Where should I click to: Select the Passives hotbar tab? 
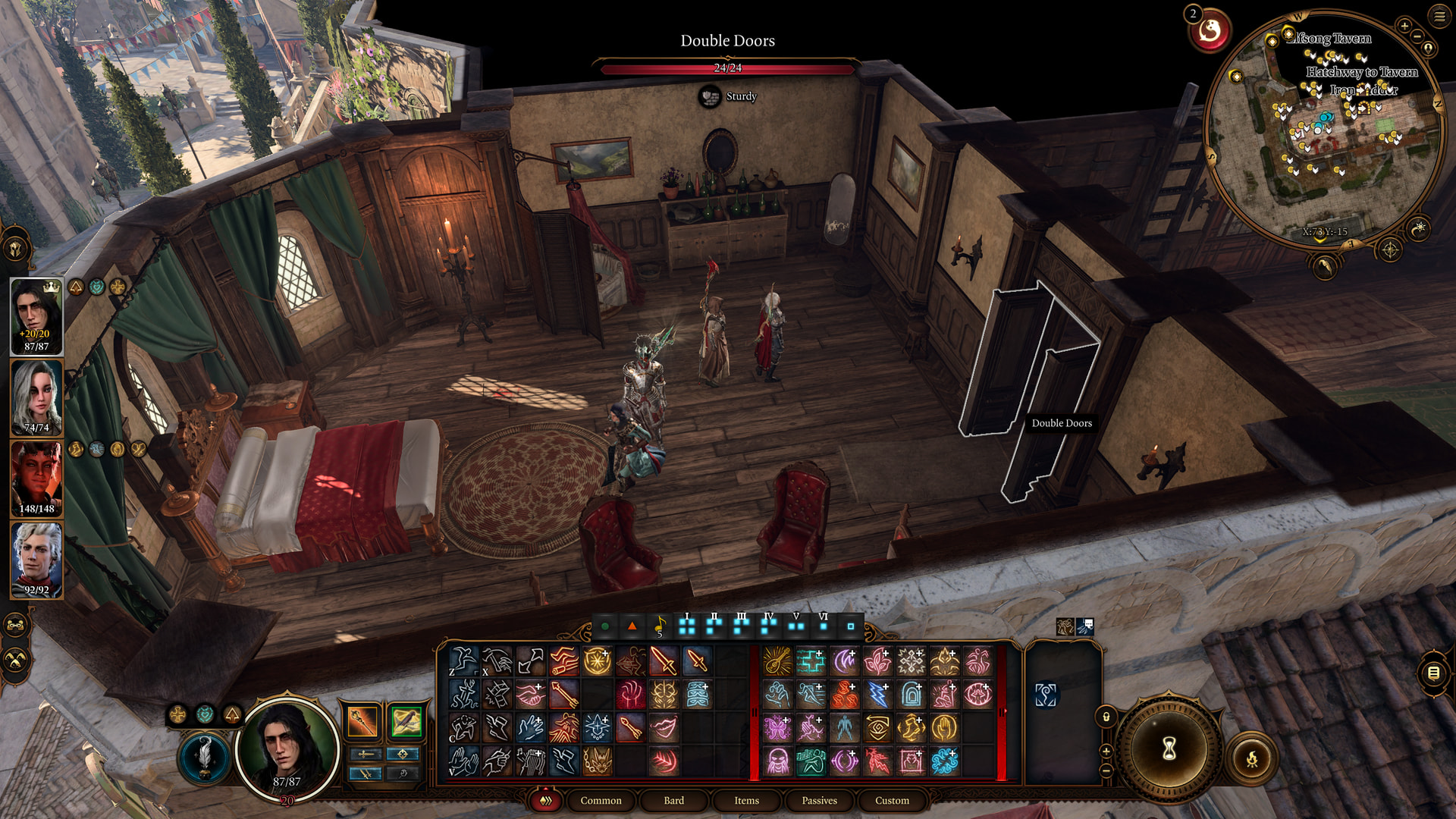coord(819,800)
